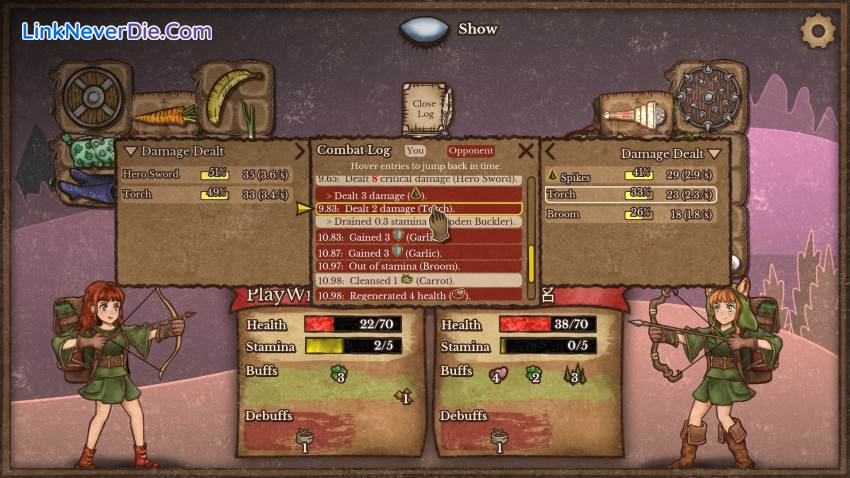Open the gear settings menu
This screenshot has height=478, width=850.
click(818, 30)
